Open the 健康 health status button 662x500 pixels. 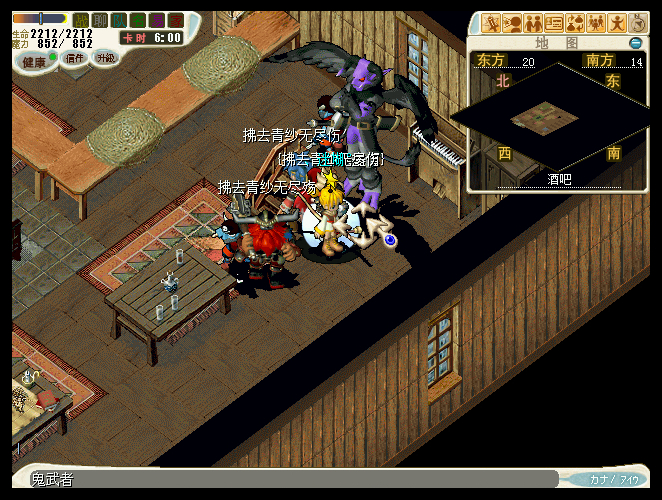coord(34,61)
